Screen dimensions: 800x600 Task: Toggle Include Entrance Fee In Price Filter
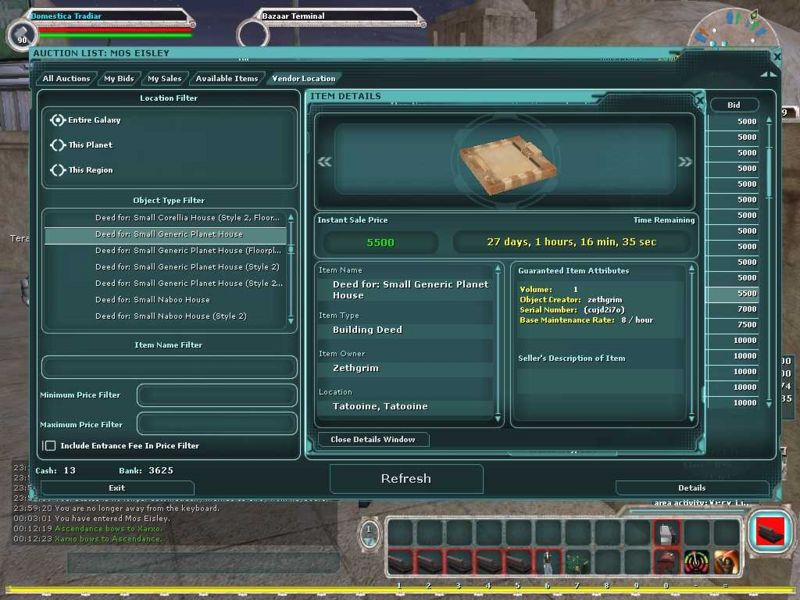[x=49, y=445]
